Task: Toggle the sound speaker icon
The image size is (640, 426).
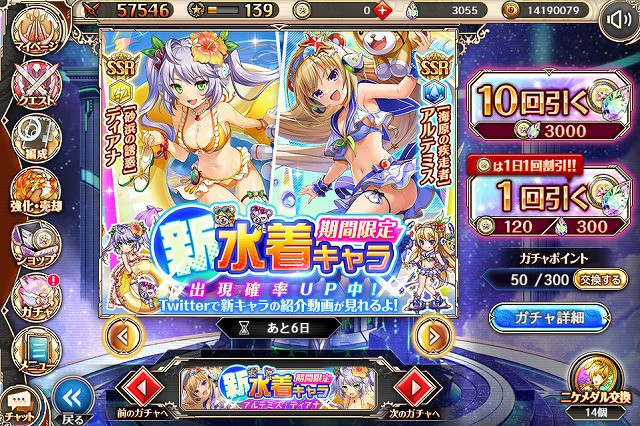Action: click(x=619, y=23)
